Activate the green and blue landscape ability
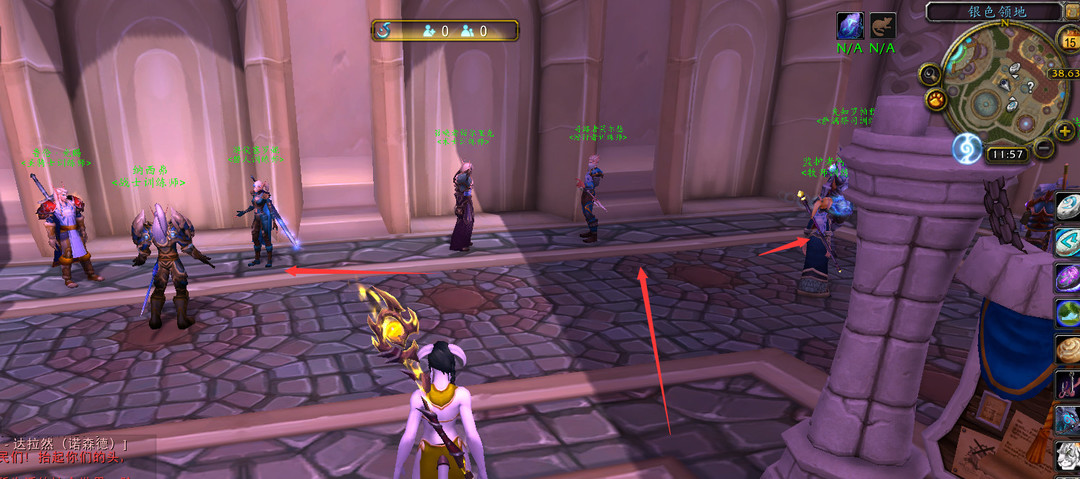This screenshot has height=479, width=1080. coord(1068,313)
